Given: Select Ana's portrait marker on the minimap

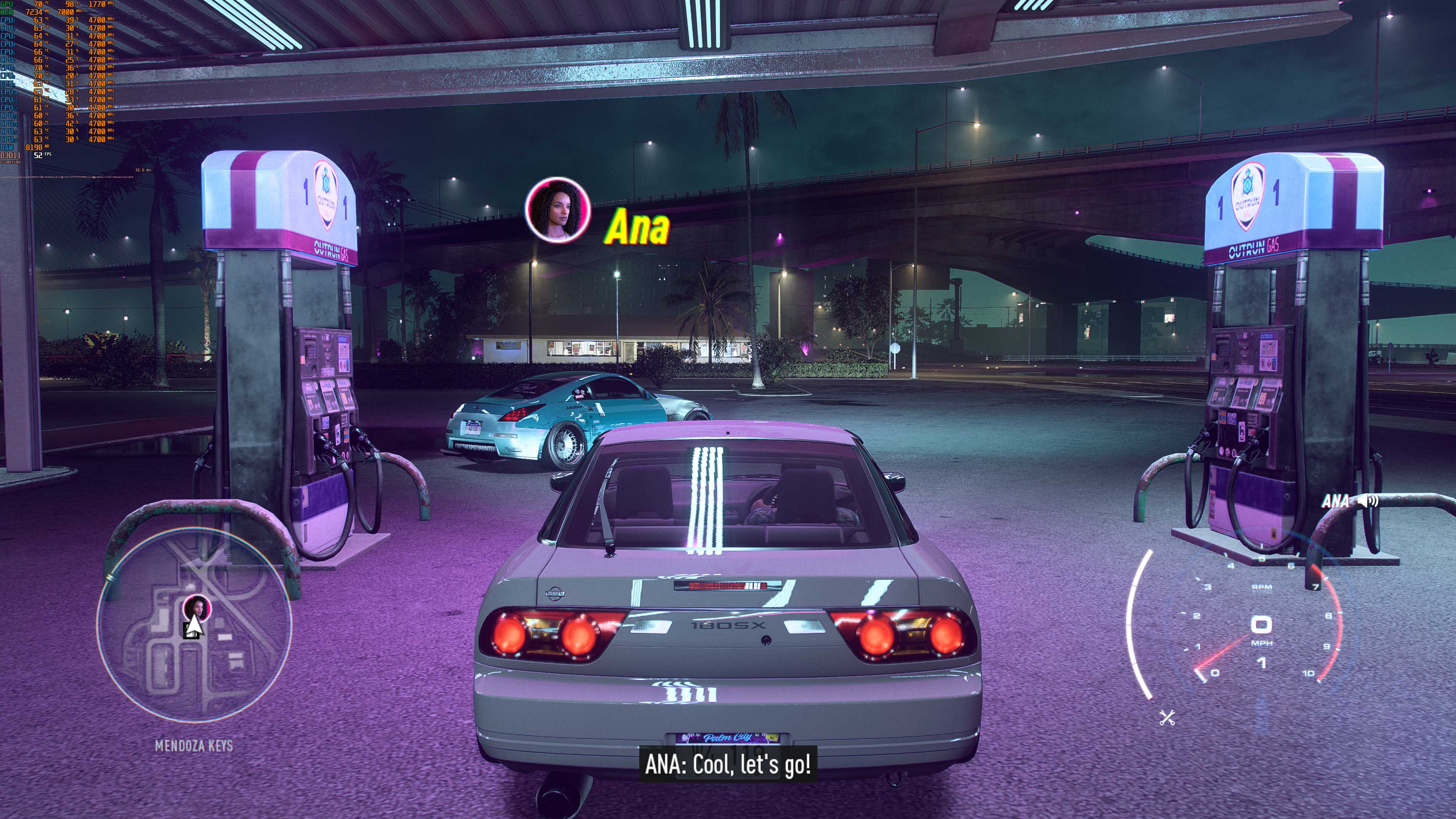Looking at the screenshot, I should click(x=197, y=607).
